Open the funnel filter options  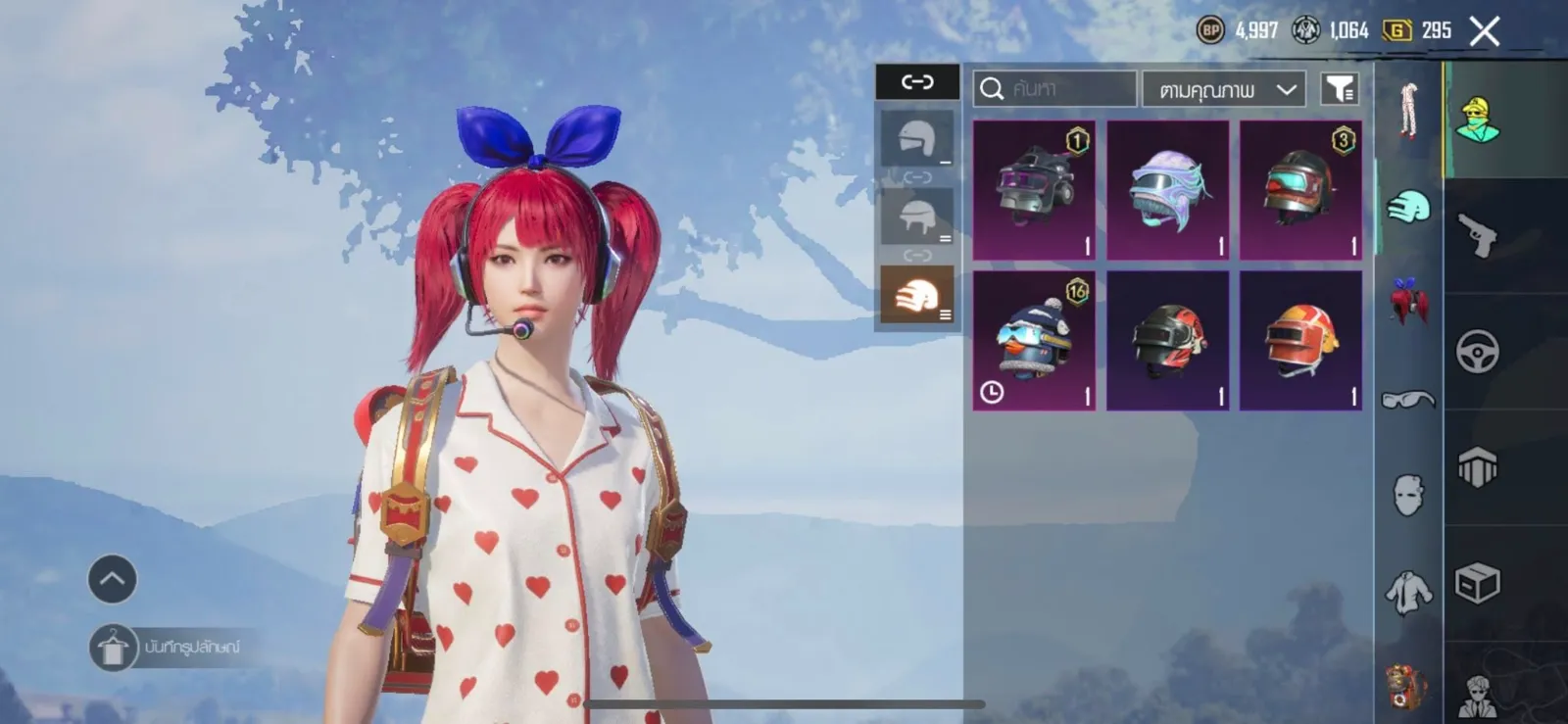click(1339, 89)
